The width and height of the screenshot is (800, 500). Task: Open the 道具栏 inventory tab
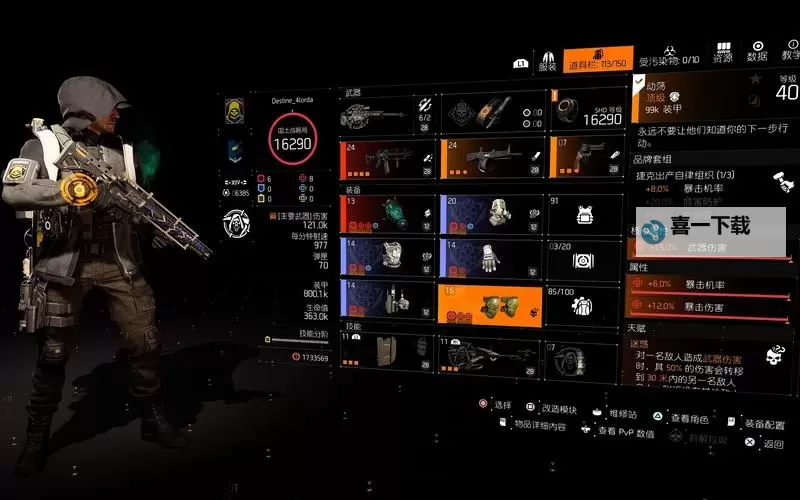pos(597,60)
